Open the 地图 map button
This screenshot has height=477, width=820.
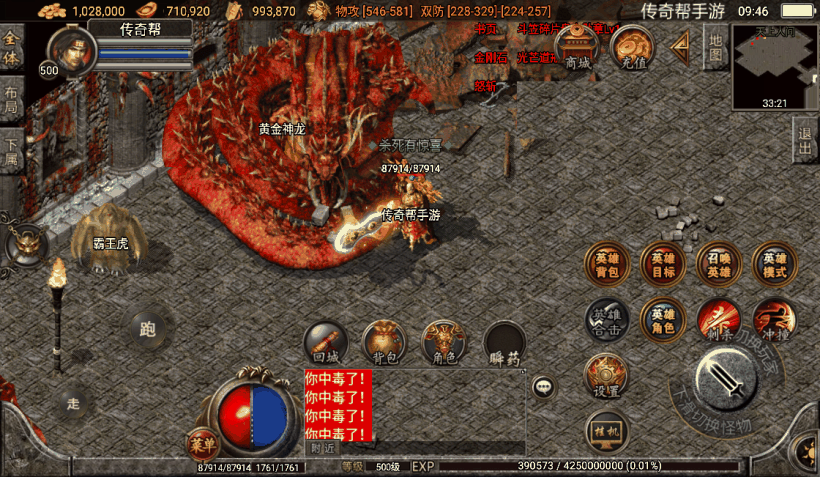715,46
